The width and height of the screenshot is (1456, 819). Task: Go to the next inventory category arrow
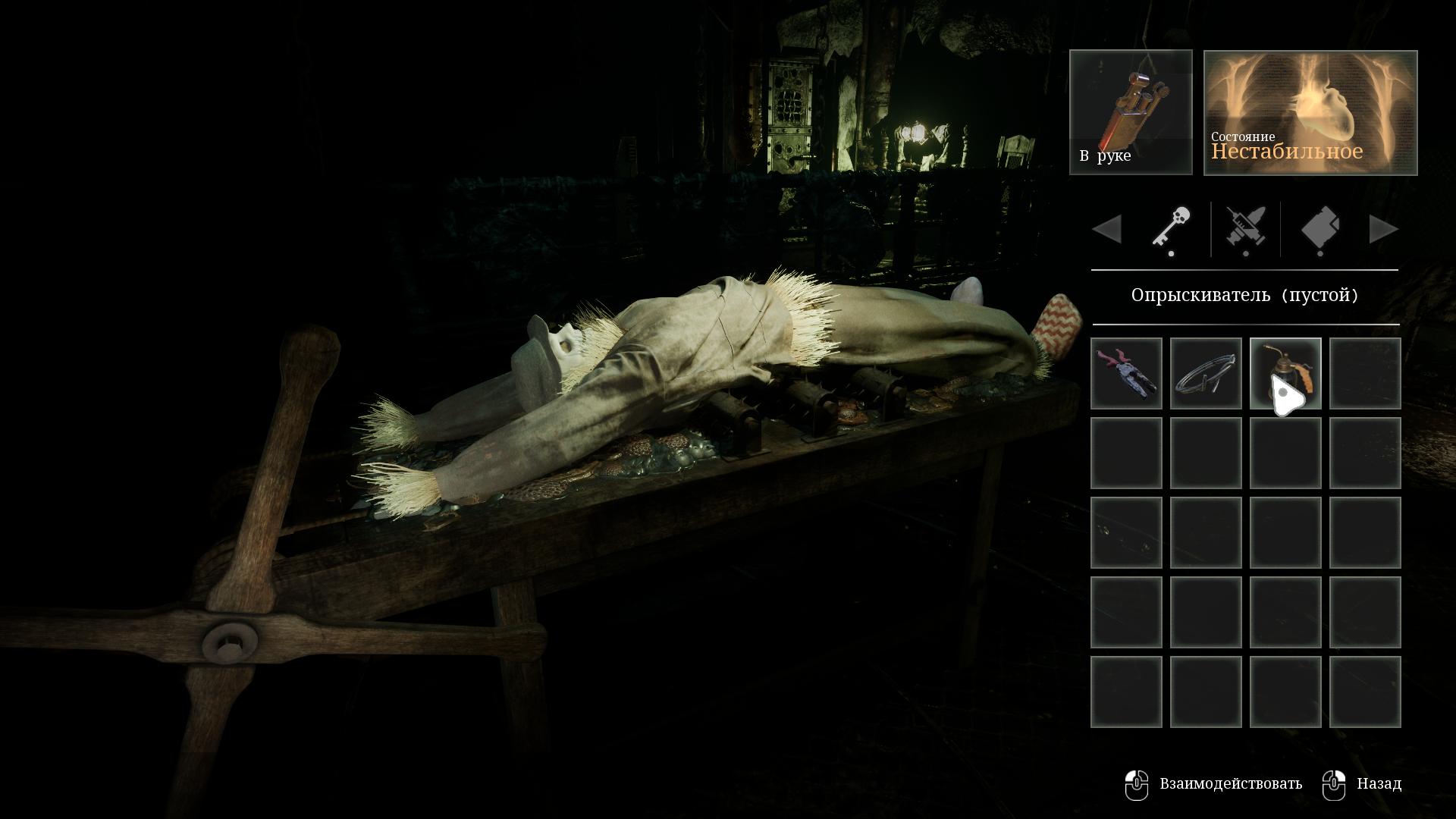(x=1383, y=229)
